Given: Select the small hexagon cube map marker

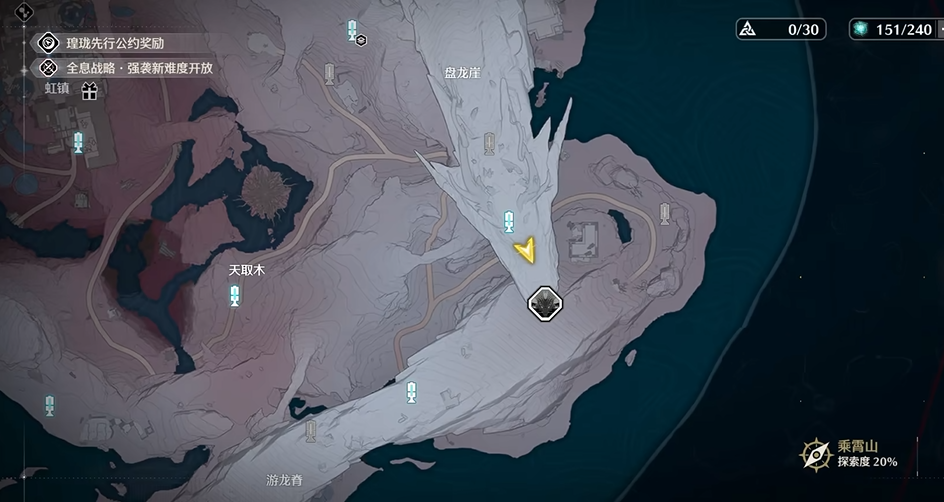Looking at the screenshot, I should coord(361,40).
